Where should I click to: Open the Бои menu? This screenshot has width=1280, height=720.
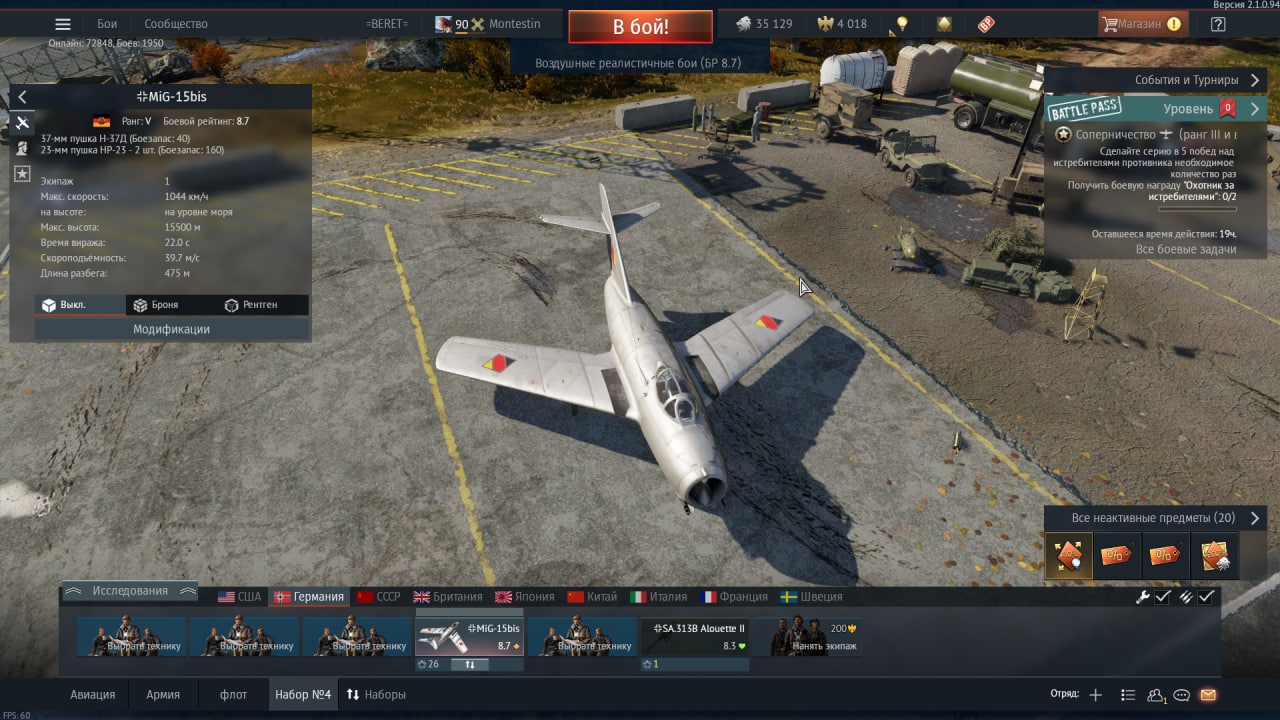coord(107,24)
